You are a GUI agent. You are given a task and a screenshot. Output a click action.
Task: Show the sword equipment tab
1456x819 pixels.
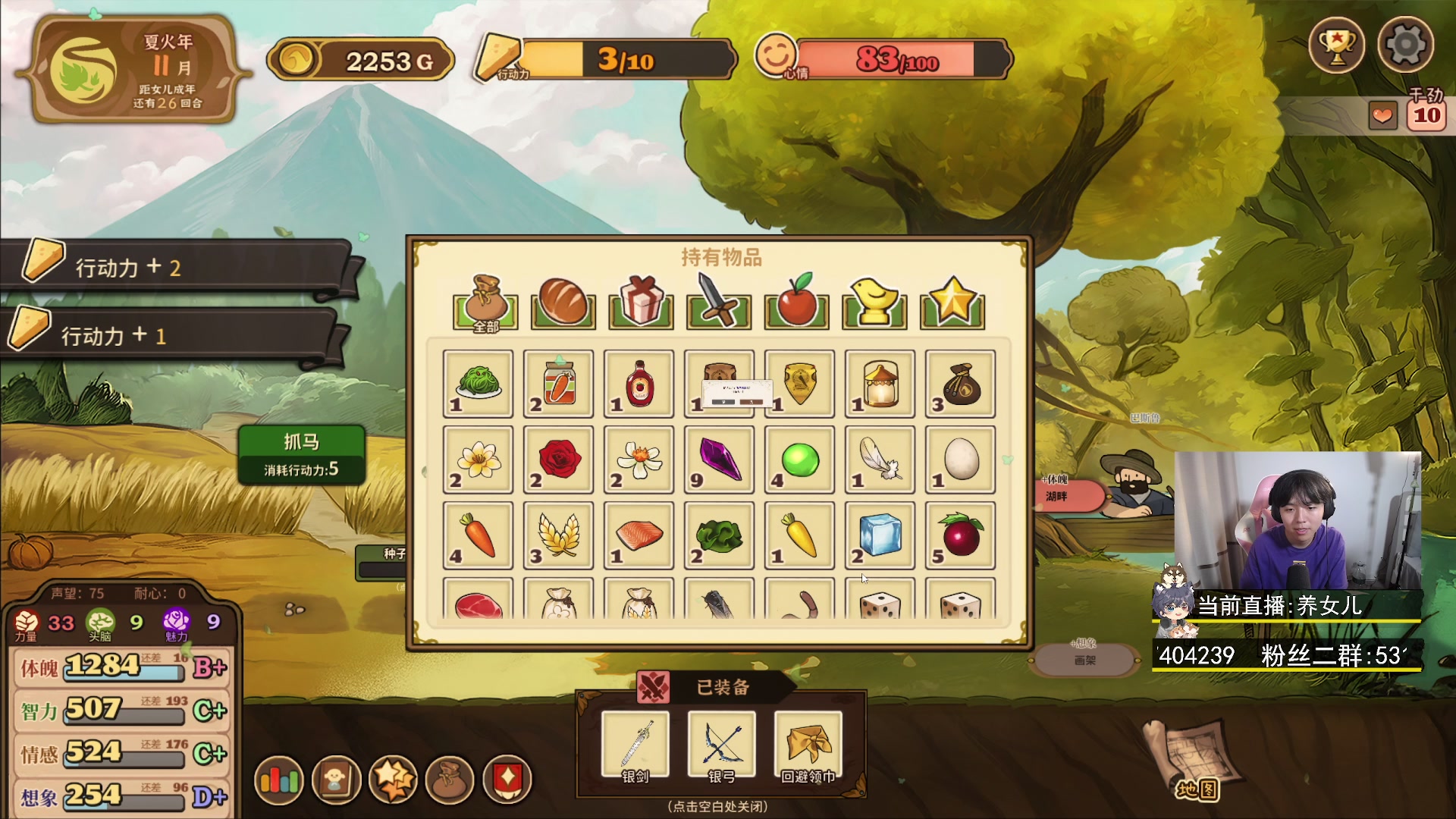pyautogui.click(x=718, y=303)
